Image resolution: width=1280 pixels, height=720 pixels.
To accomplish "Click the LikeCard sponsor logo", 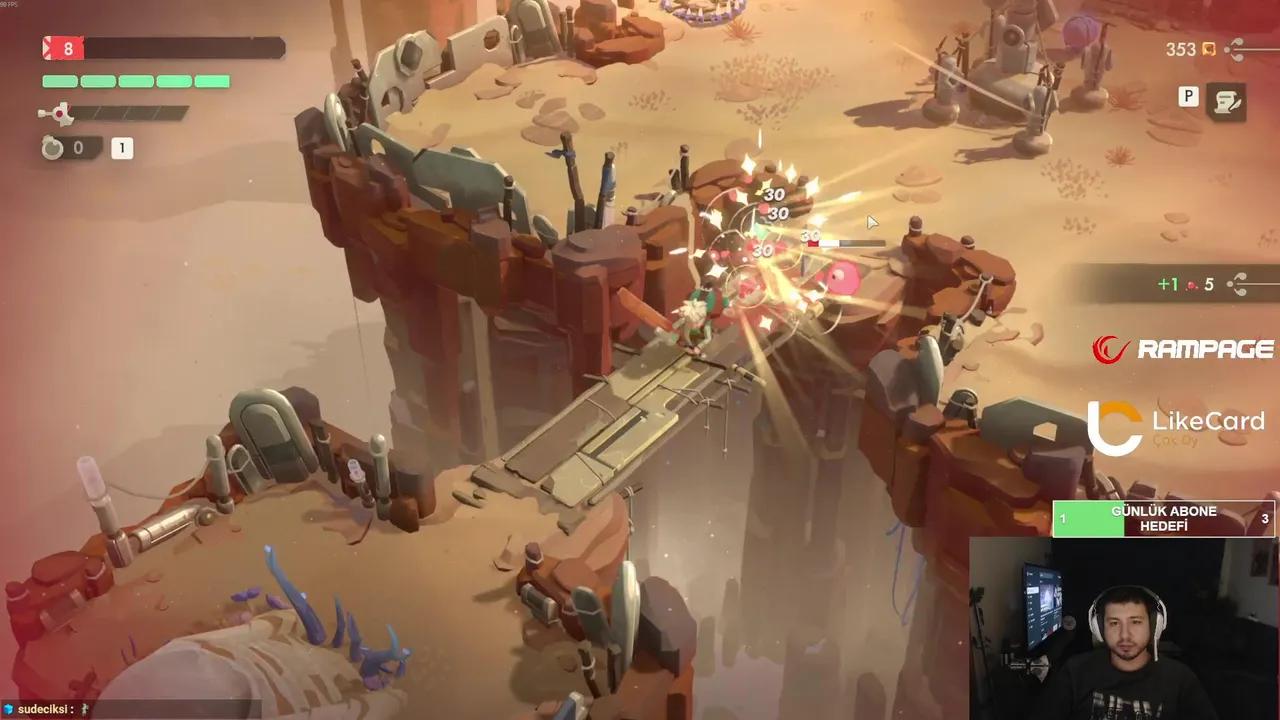I will point(1176,427).
